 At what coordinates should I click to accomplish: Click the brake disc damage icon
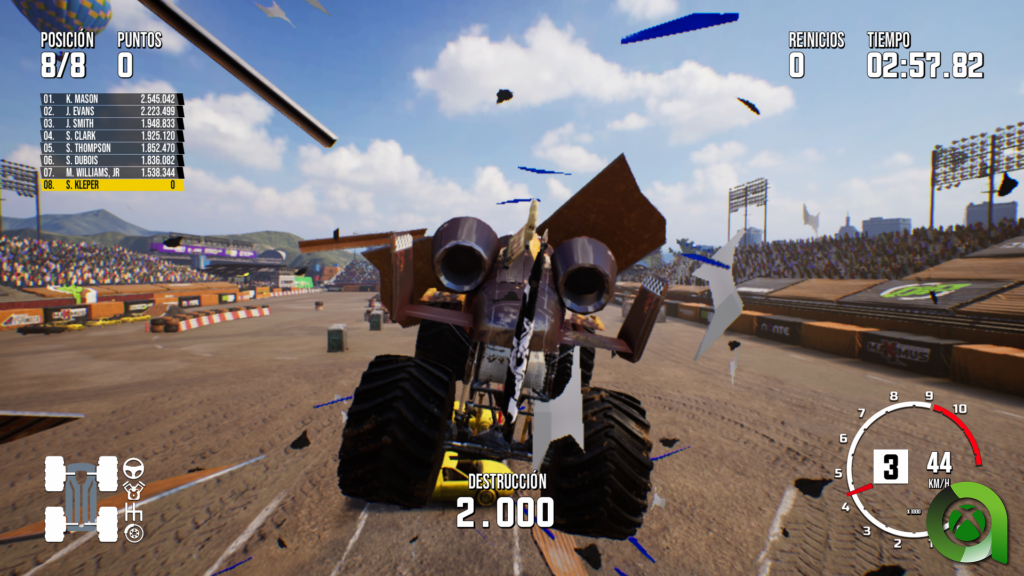tap(133, 534)
